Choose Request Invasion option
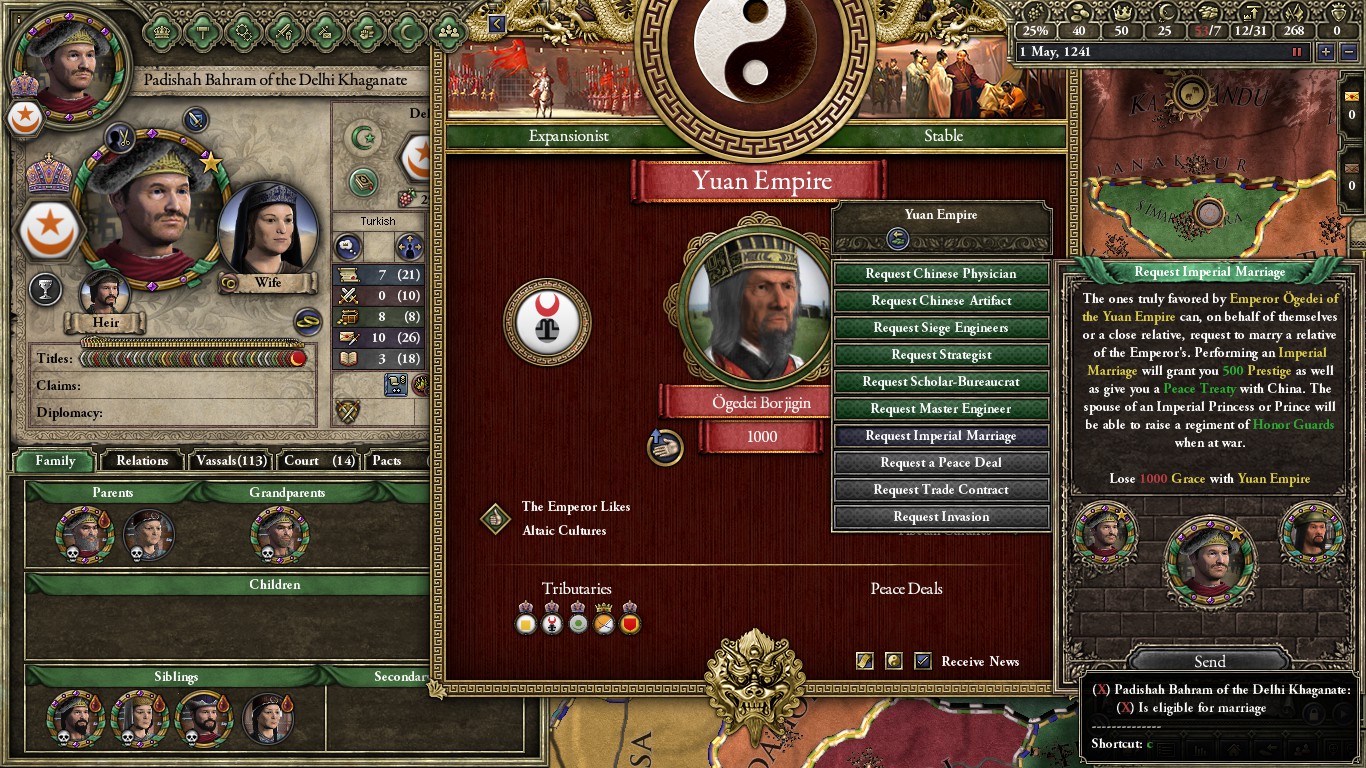1366x768 pixels. [941, 517]
